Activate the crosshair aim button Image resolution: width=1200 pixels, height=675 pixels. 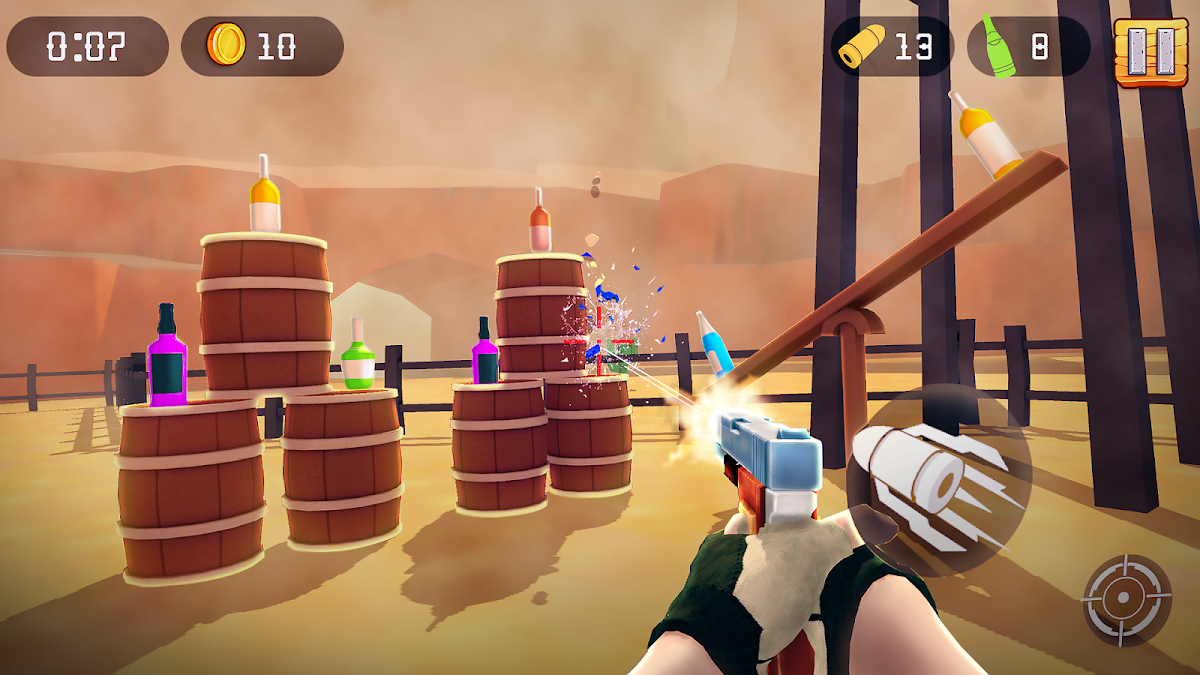pos(1126,599)
